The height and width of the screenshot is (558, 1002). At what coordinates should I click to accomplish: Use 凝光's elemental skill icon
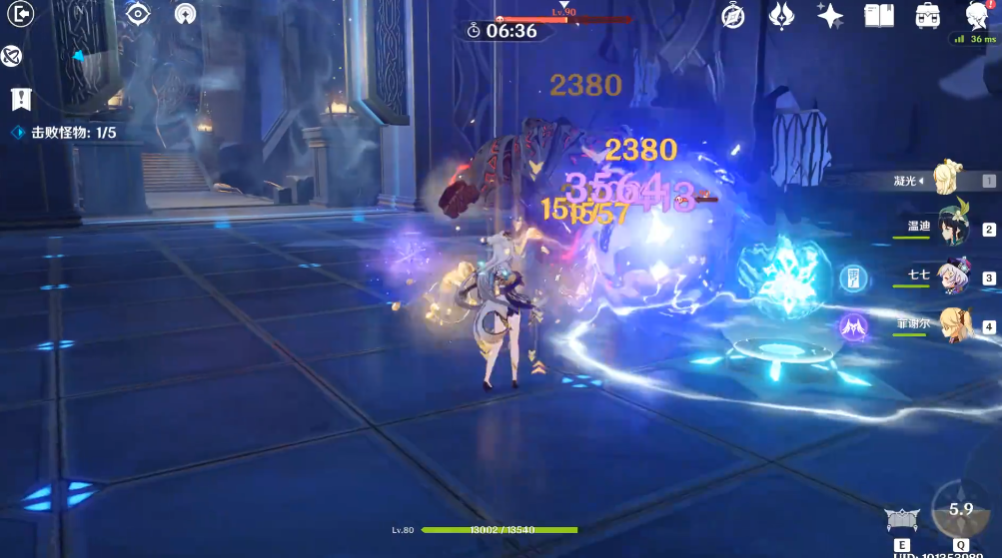(x=902, y=520)
